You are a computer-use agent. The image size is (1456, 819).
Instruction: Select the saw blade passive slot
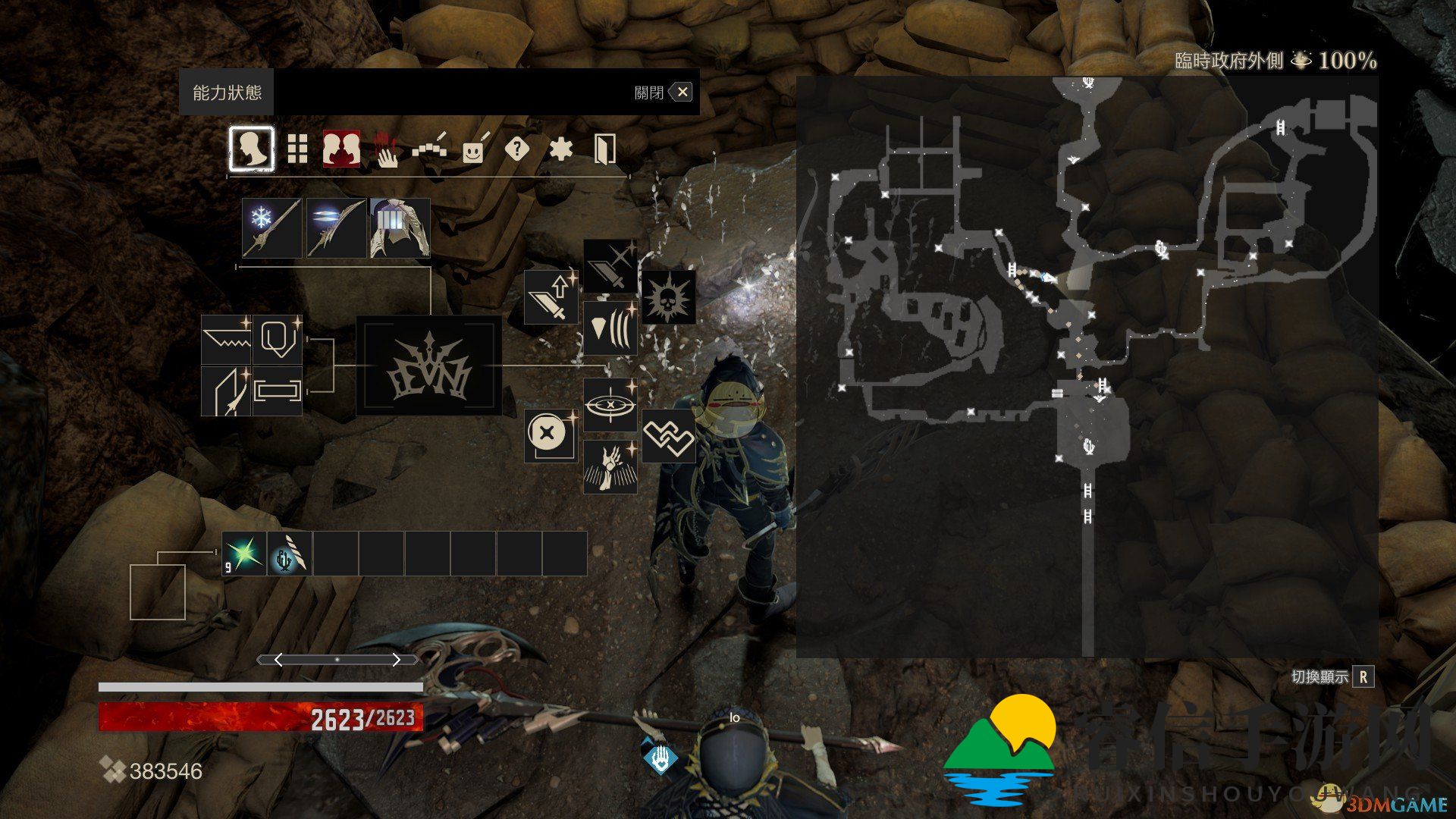[226, 339]
